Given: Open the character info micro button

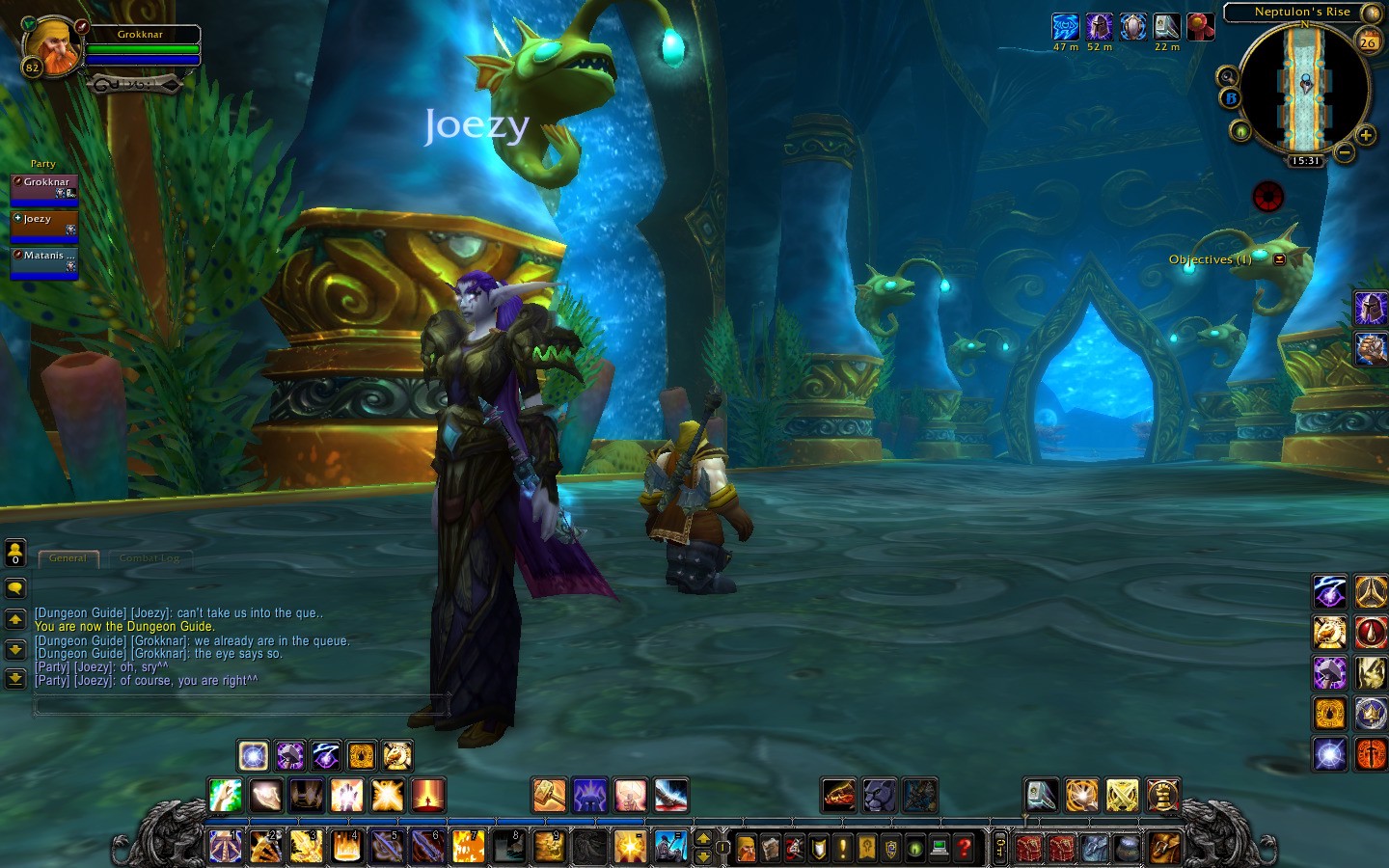Looking at the screenshot, I should (747, 848).
